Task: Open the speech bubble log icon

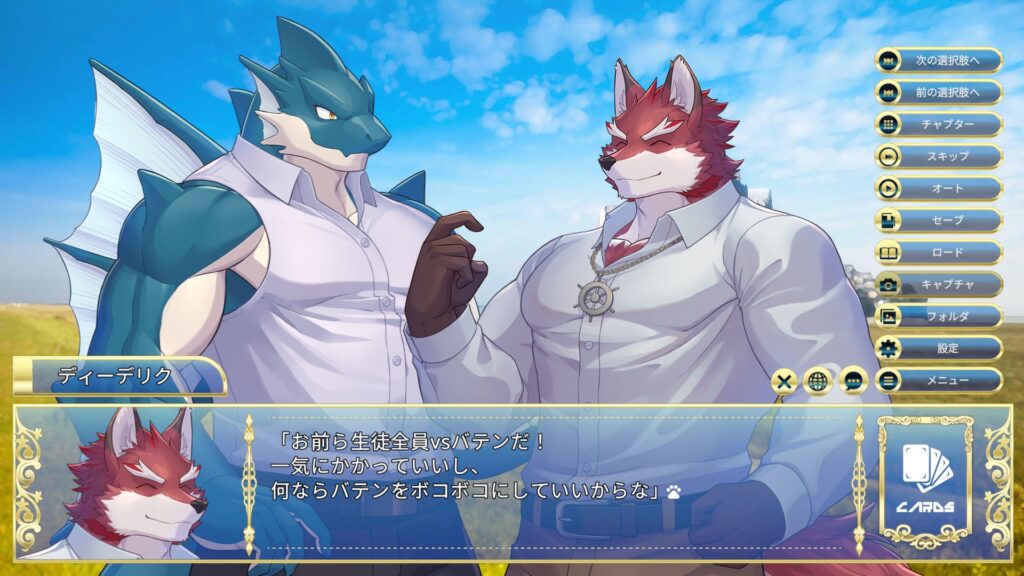Action: [852, 380]
